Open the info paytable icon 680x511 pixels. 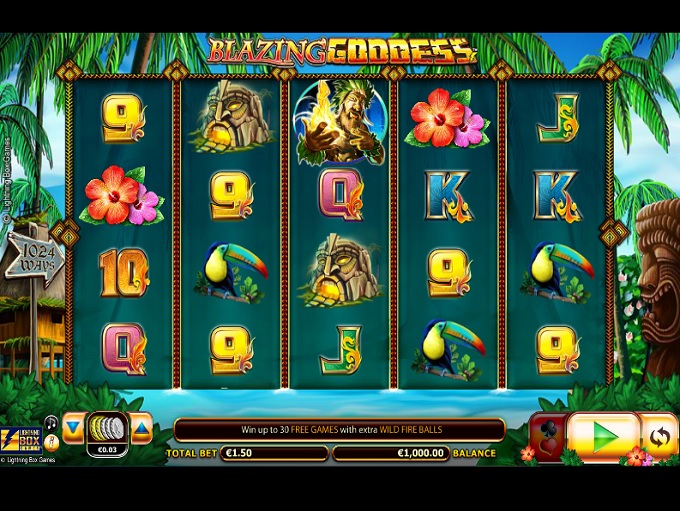(51, 441)
